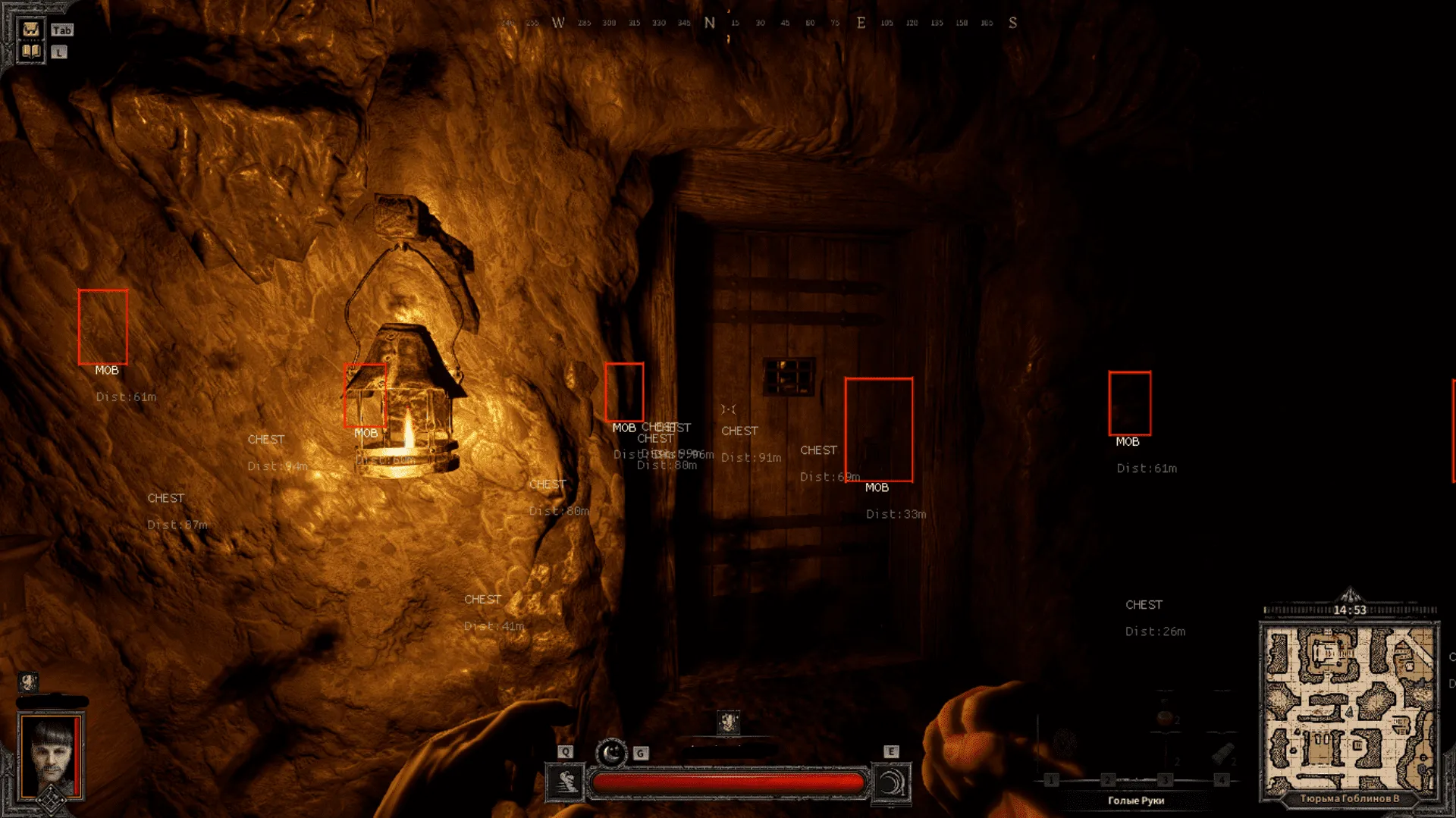Activate the crescent swirl ability icon
The height and width of the screenshot is (818, 1456).
pyautogui.click(x=892, y=782)
